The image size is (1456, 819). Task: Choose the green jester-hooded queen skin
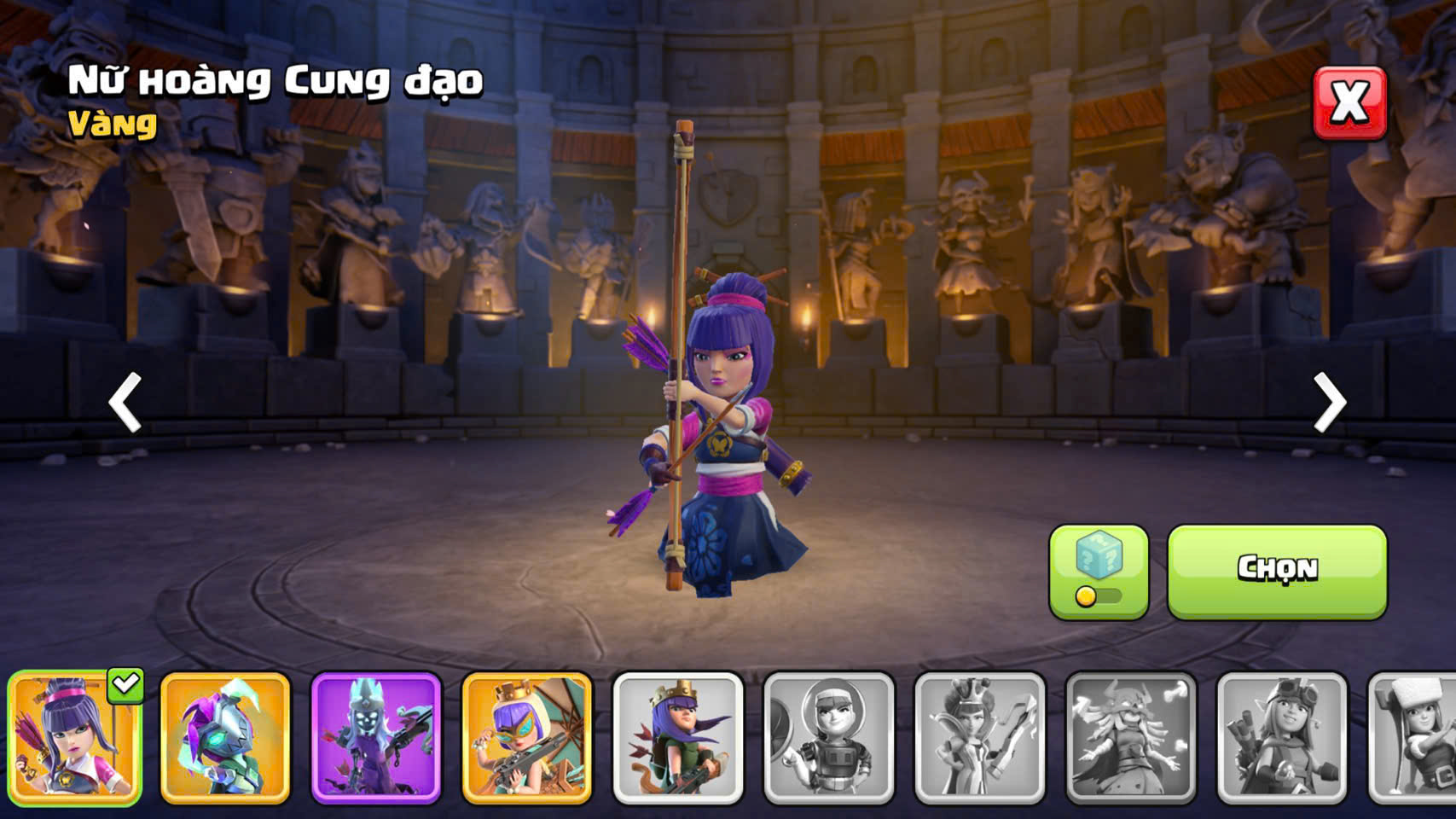[225, 738]
